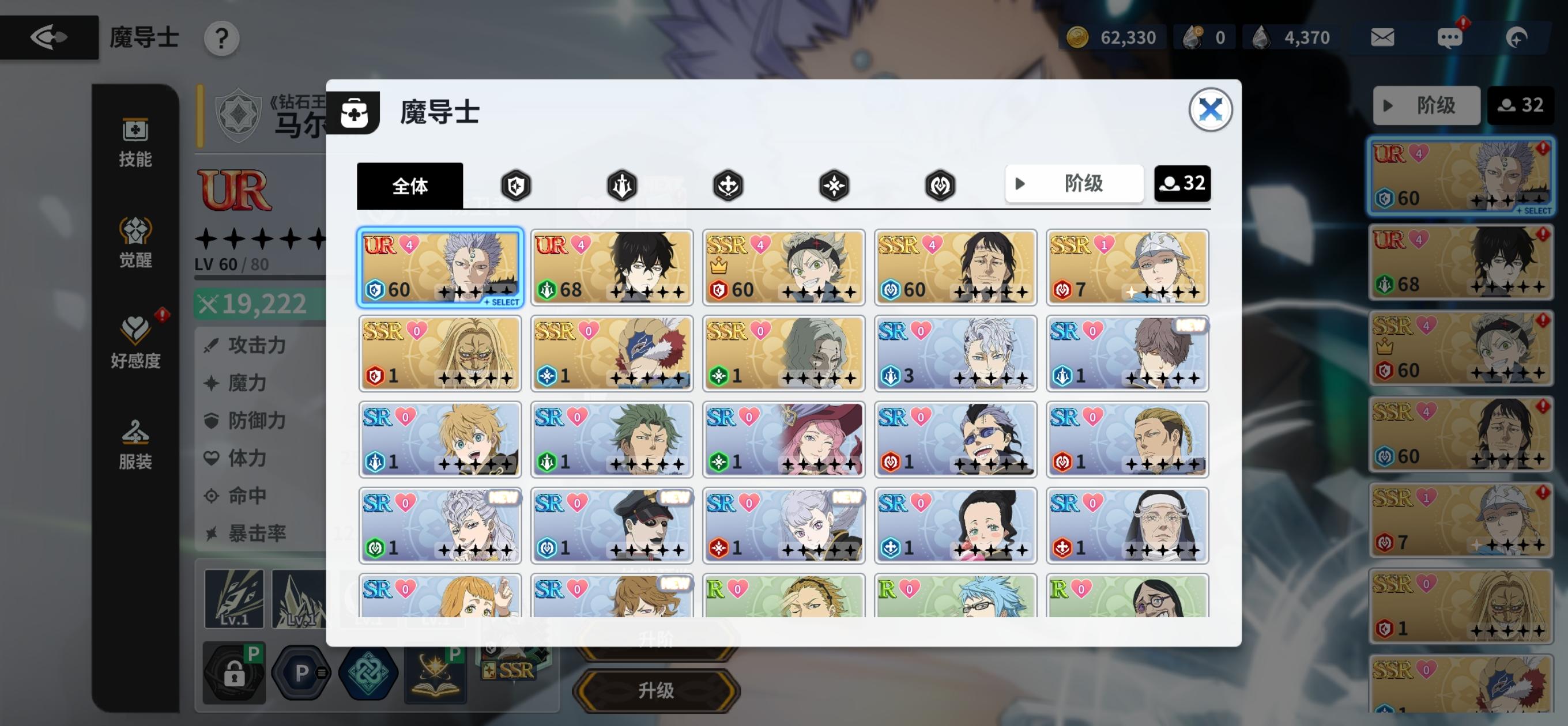Expand the 阶级 selector in the right panel

tap(1426, 105)
